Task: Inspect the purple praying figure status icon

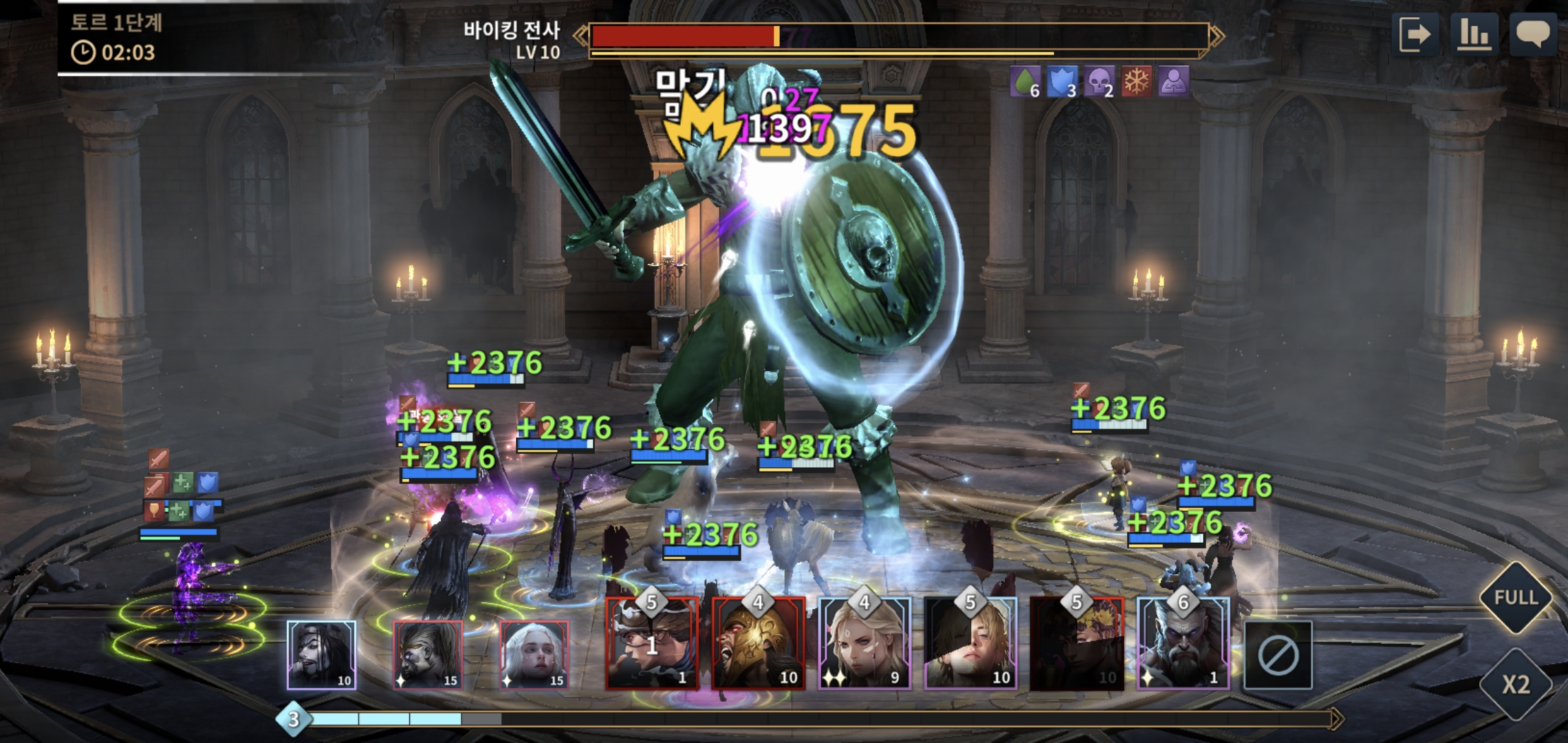Action: click(1173, 83)
